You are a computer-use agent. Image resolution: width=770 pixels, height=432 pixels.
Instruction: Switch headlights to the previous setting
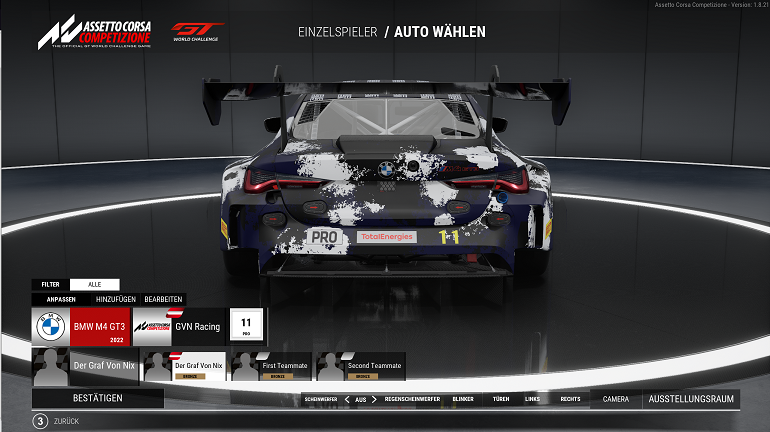coord(348,399)
